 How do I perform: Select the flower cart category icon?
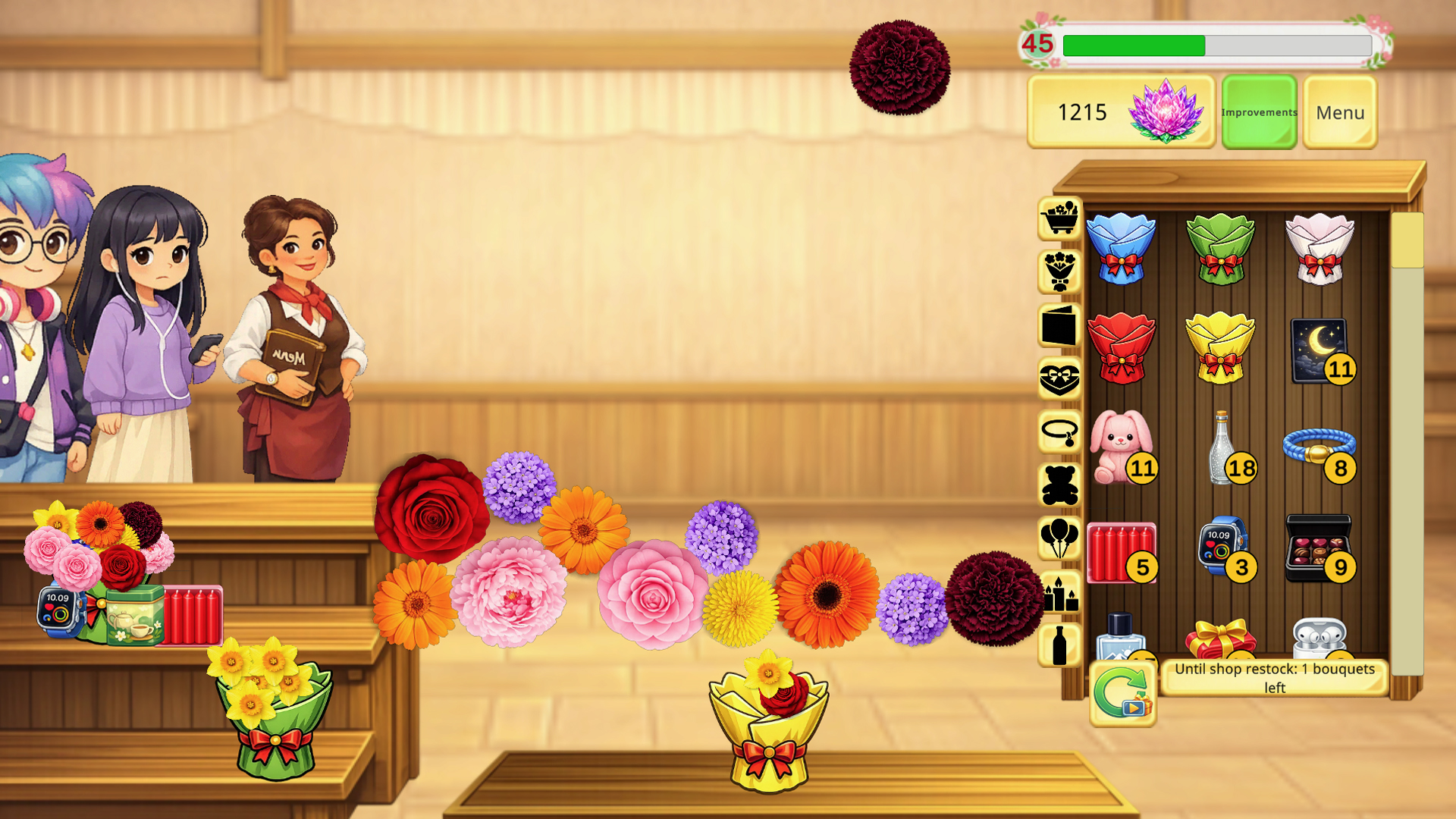[1059, 218]
